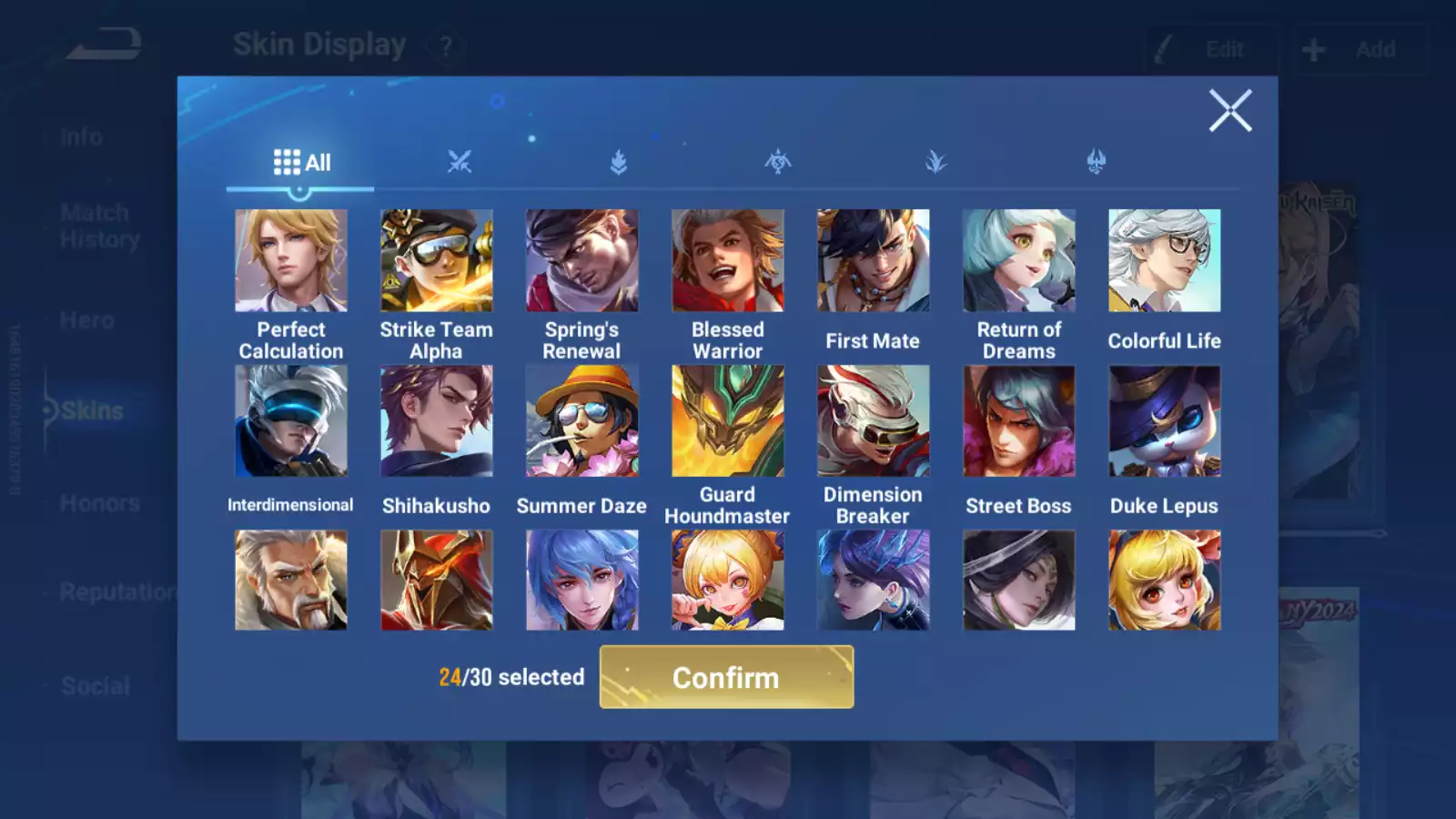Open the Summer Daze skin thumbnail
Screen dimensions: 1456x819
581,420
